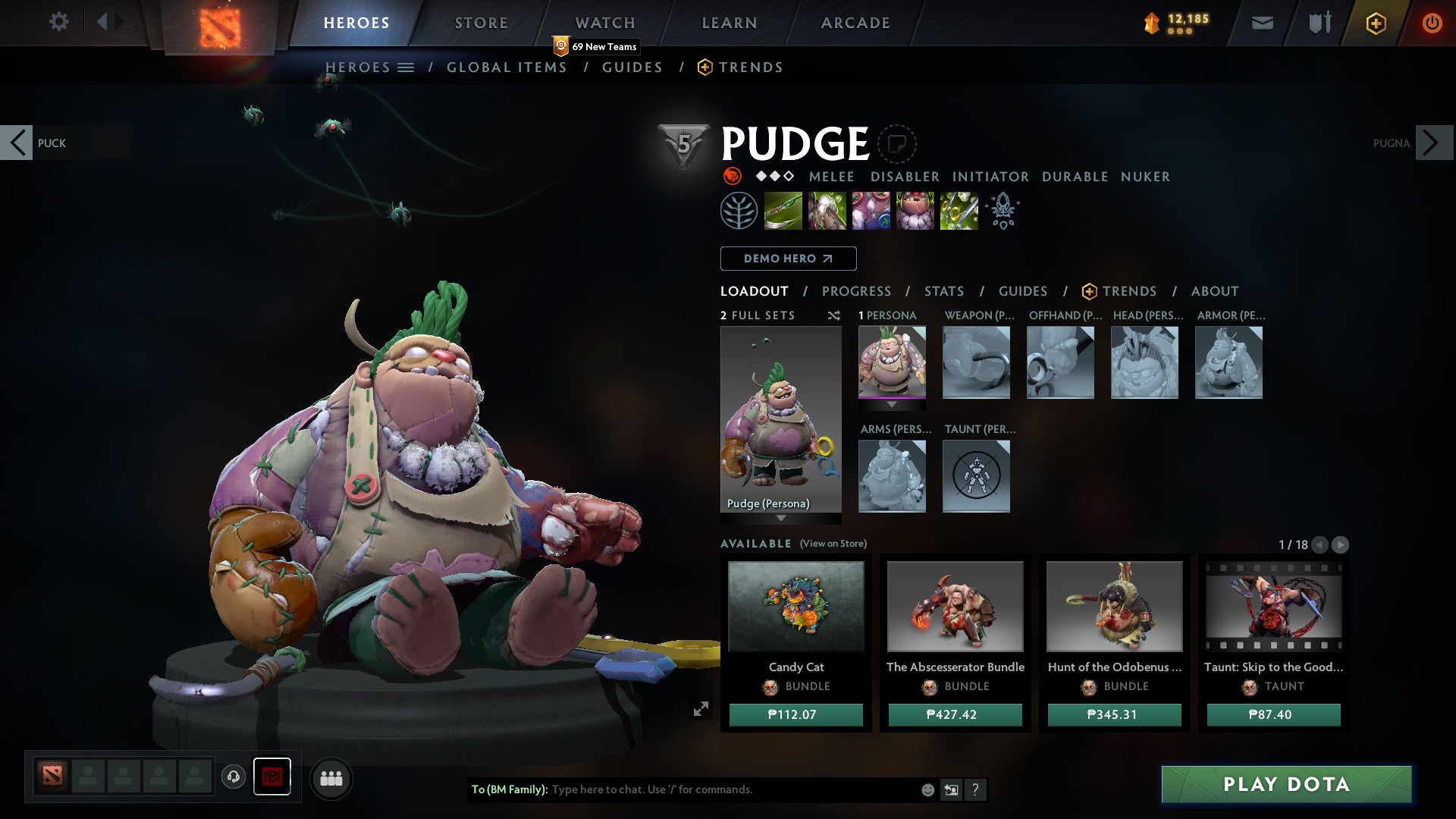1456x819 pixels.
Task: Go to the Arcade tab
Action: [855, 23]
